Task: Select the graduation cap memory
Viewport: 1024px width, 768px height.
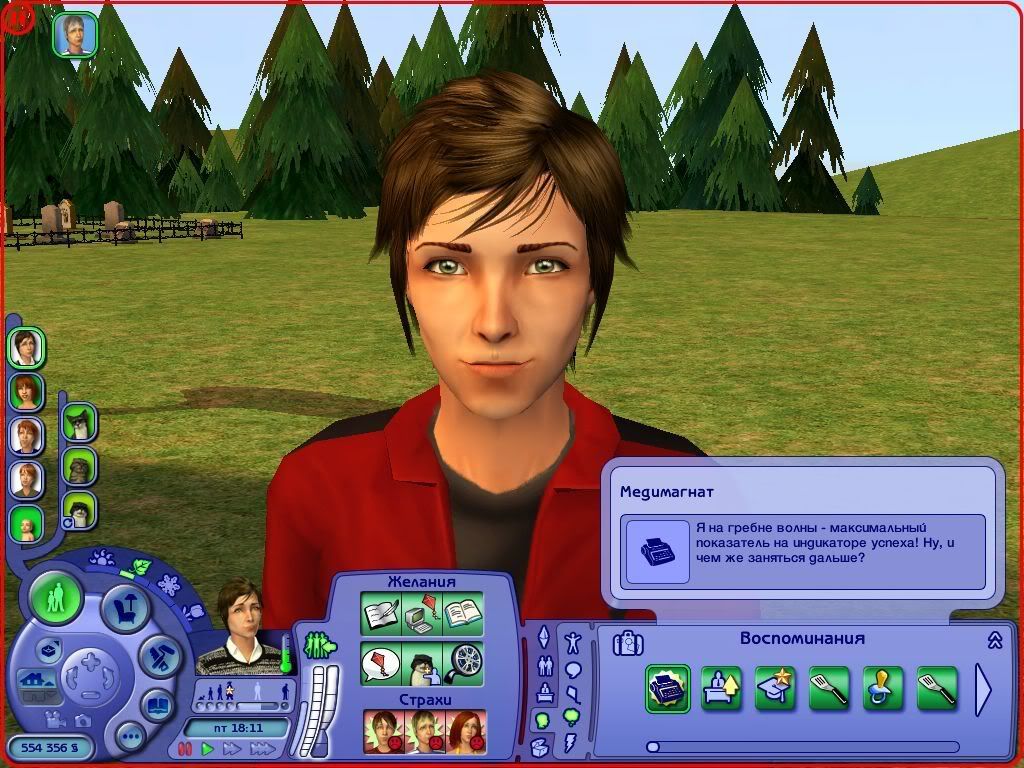Action: pos(775,688)
